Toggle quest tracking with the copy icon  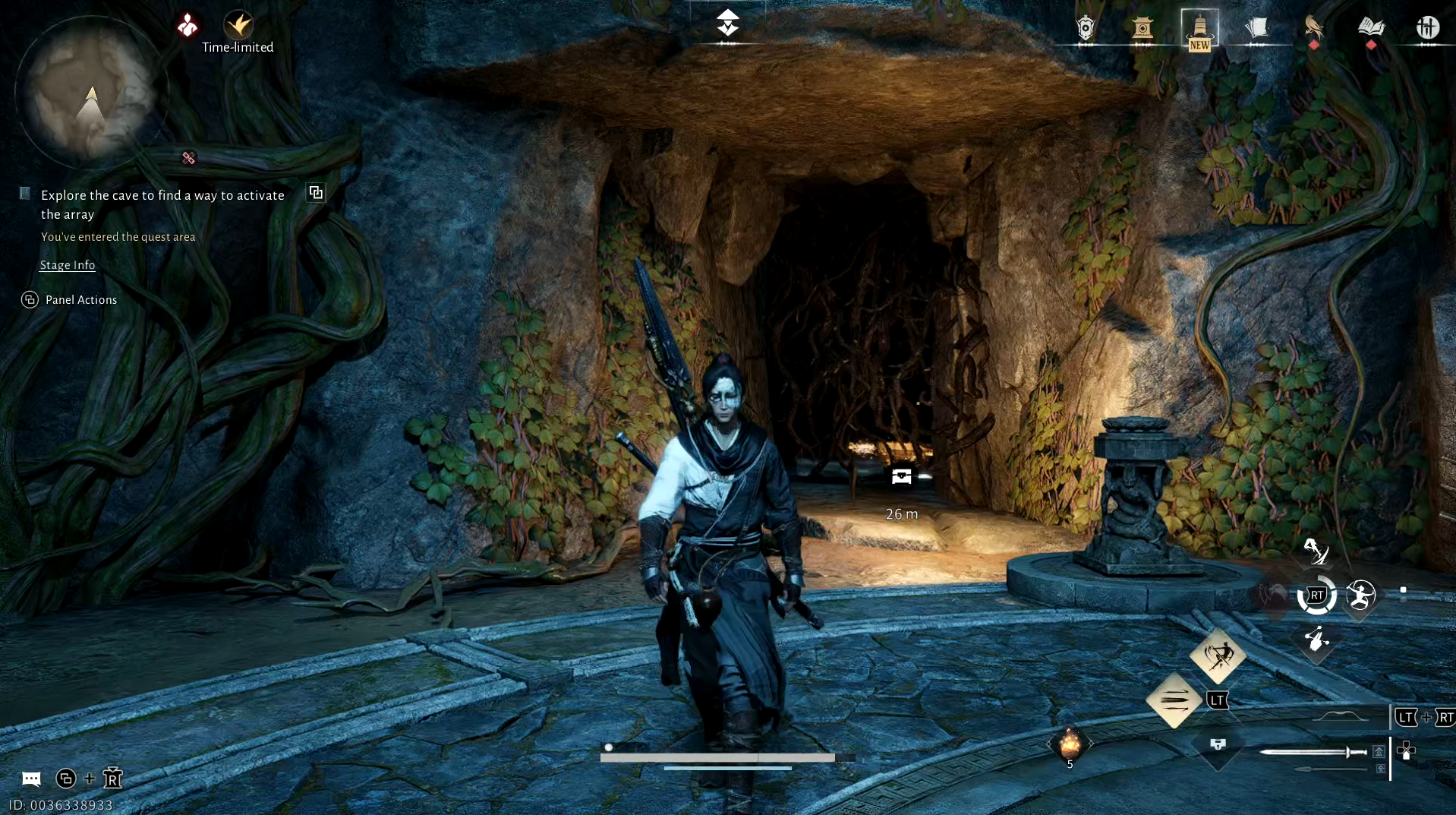click(x=315, y=192)
